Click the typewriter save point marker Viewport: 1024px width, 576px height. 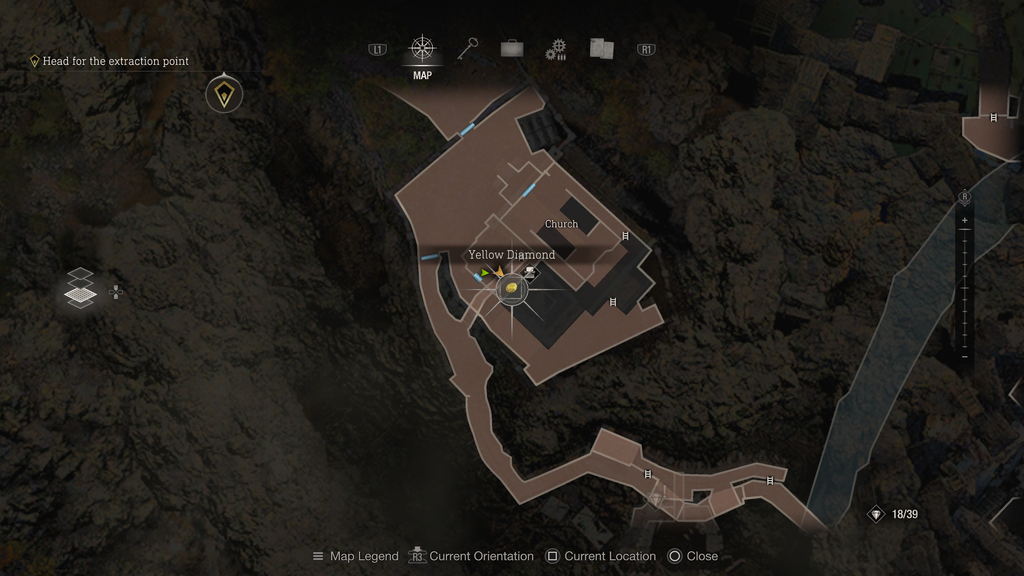[x=531, y=271]
